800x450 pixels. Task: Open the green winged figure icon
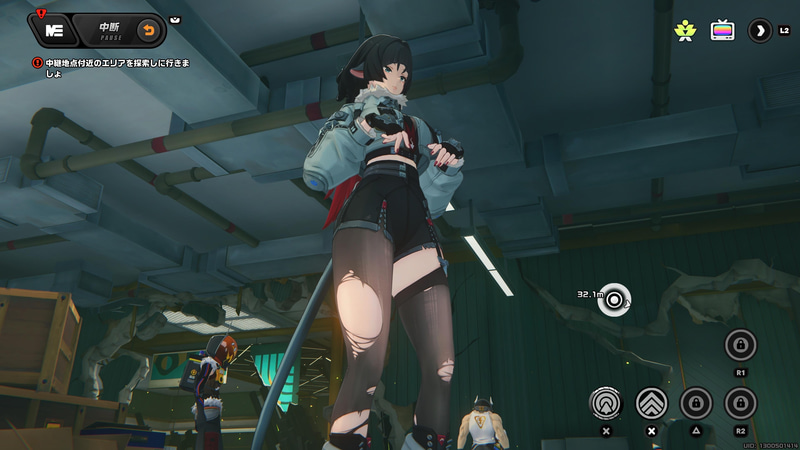coord(685,30)
